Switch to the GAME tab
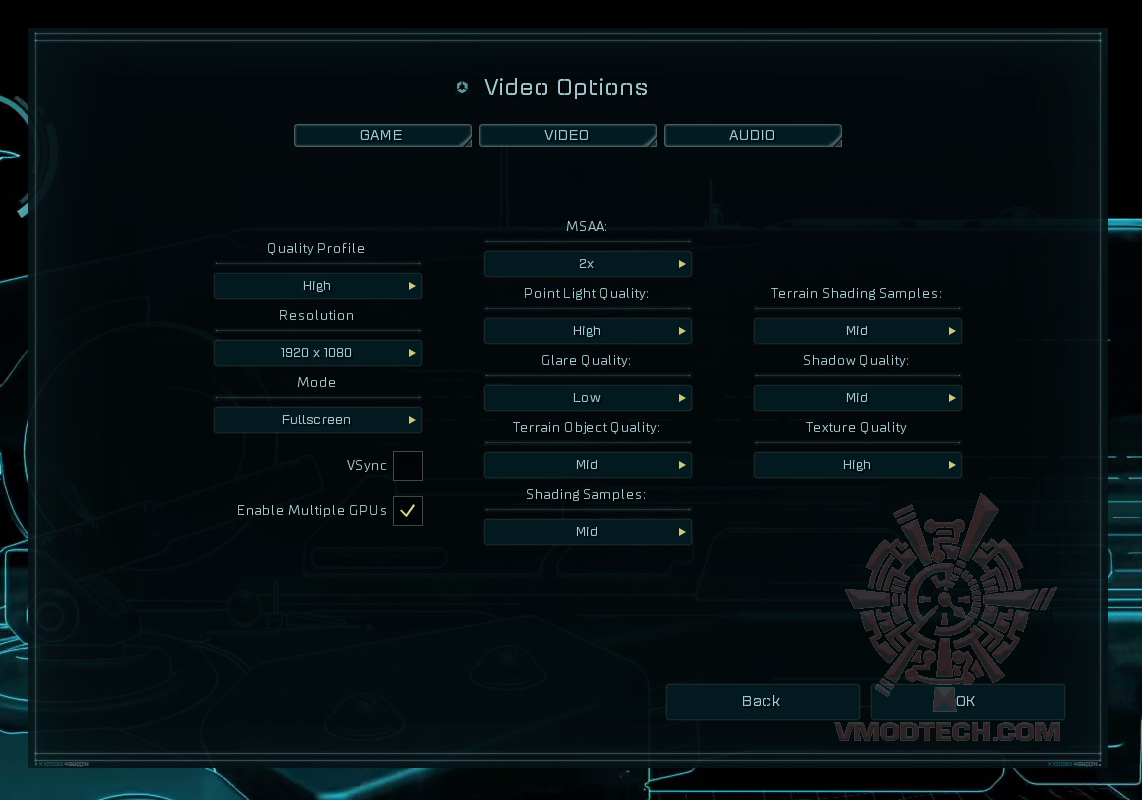The height and width of the screenshot is (800, 1142). point(382,135)
